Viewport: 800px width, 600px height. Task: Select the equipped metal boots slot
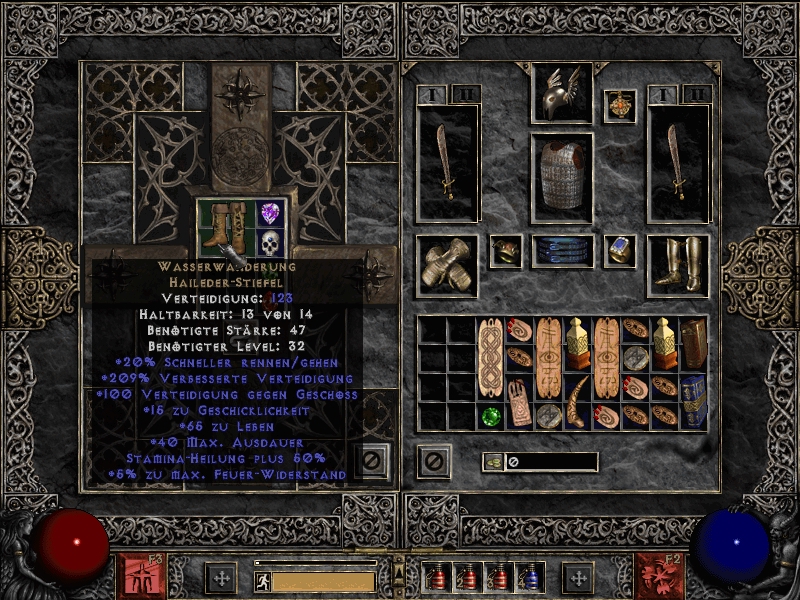[x=677, y=266]
